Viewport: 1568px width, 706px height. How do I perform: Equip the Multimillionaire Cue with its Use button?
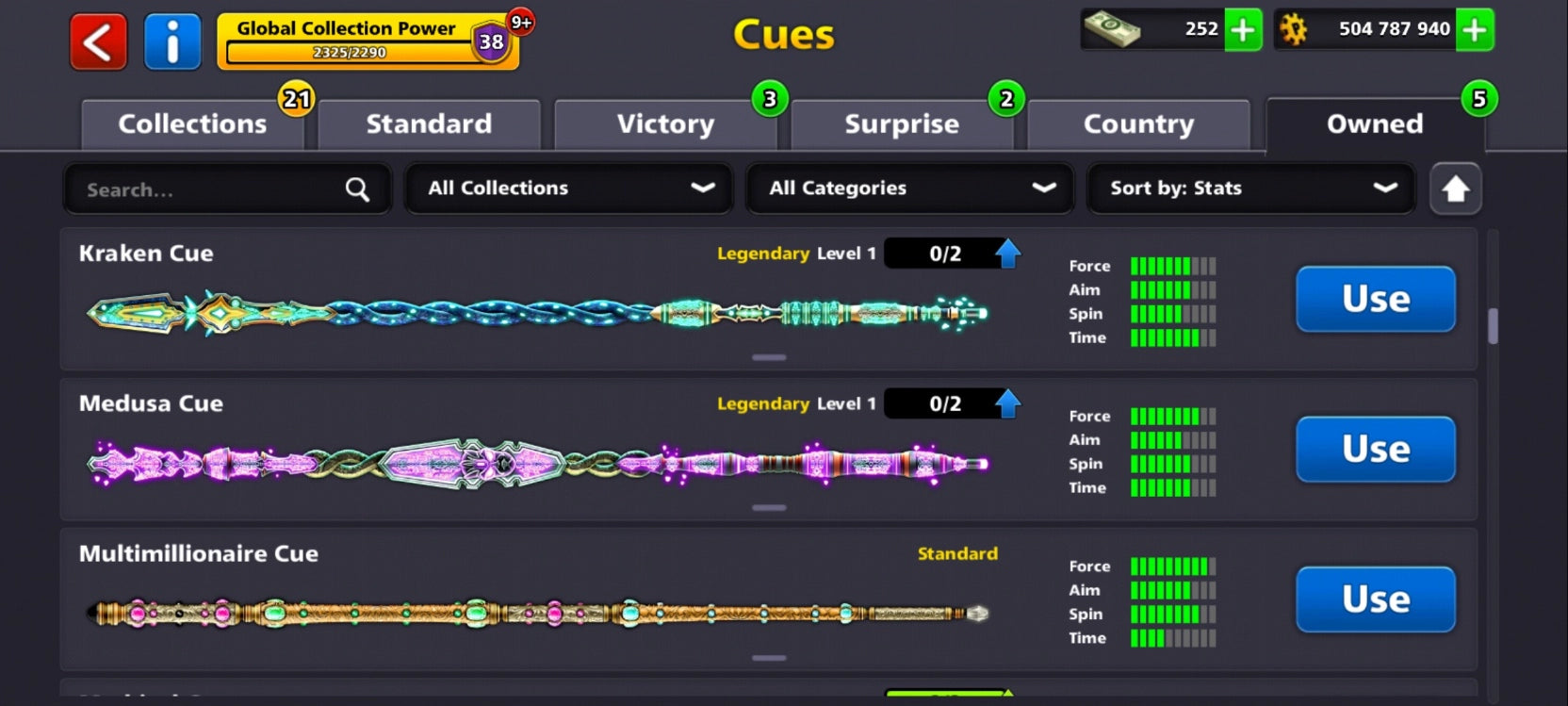click(x=1375, y=599)
